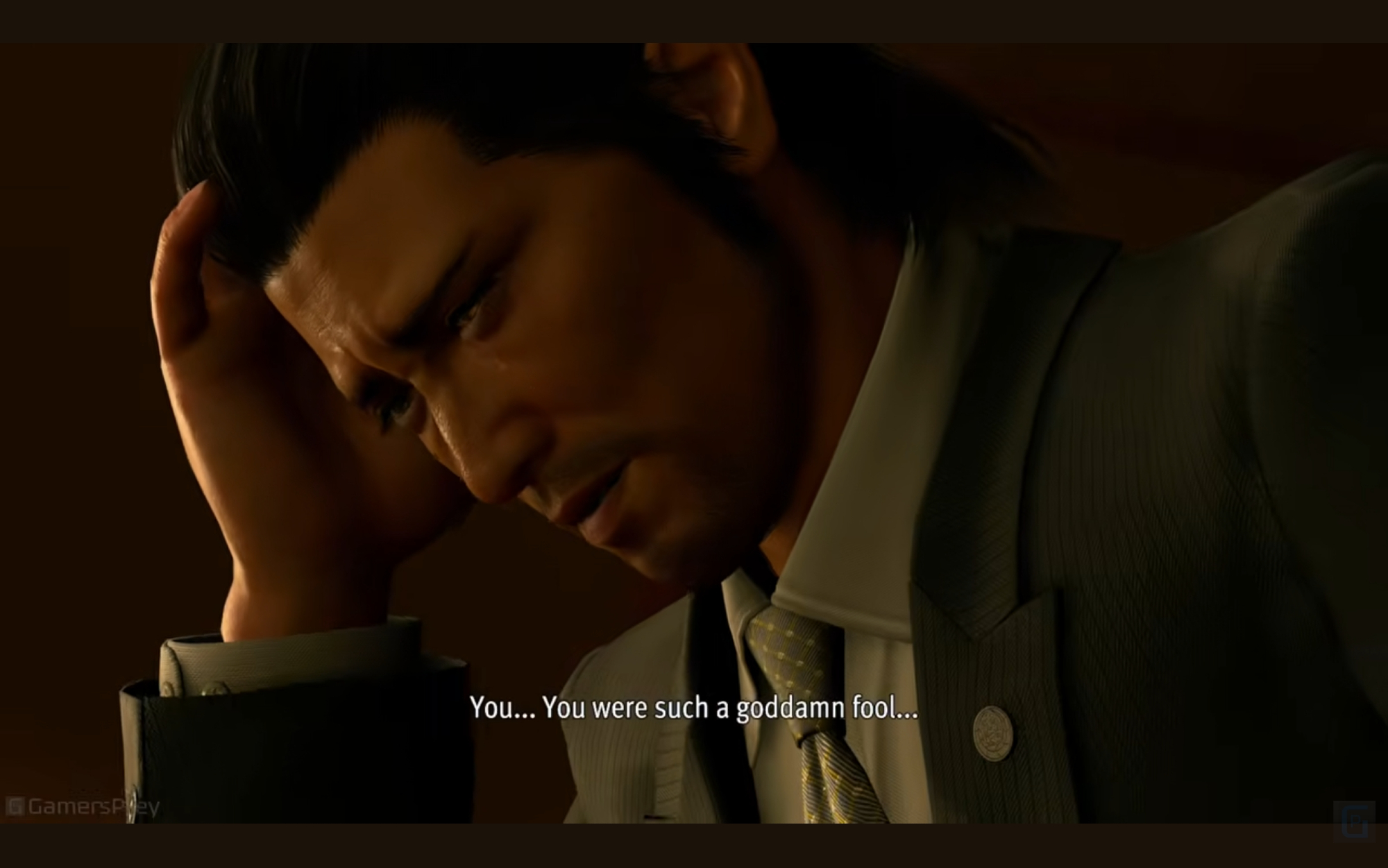Click the channel watermark logo in the video corner
1388x868 pixels.
[1353, 821]
